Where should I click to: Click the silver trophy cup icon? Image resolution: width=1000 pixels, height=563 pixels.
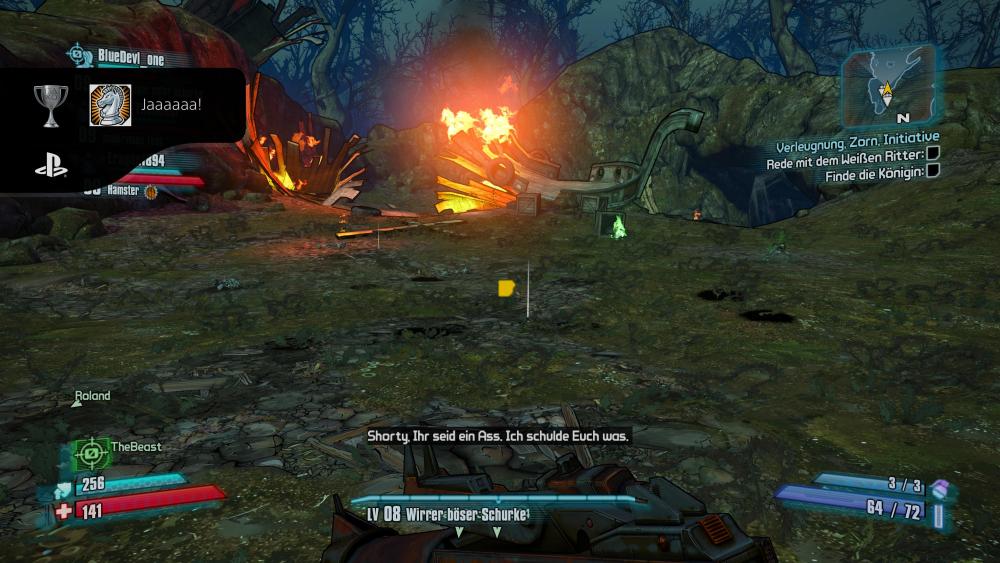pos(49,100)
